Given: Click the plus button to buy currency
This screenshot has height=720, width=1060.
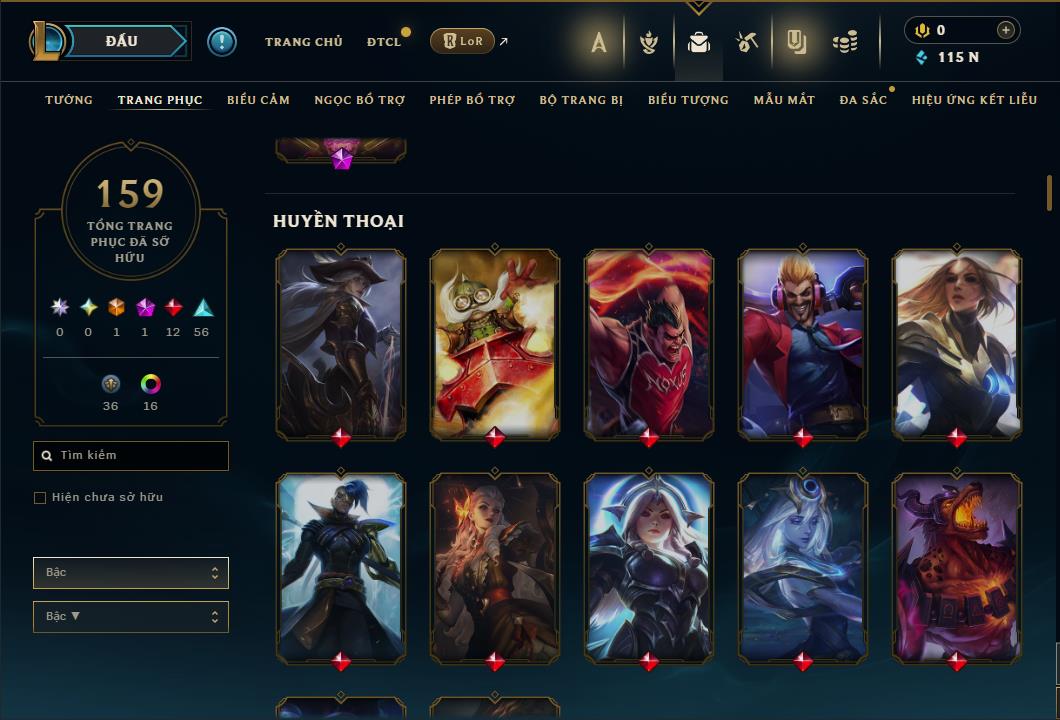Looking at the screenshot, I should coord(1005,30).
